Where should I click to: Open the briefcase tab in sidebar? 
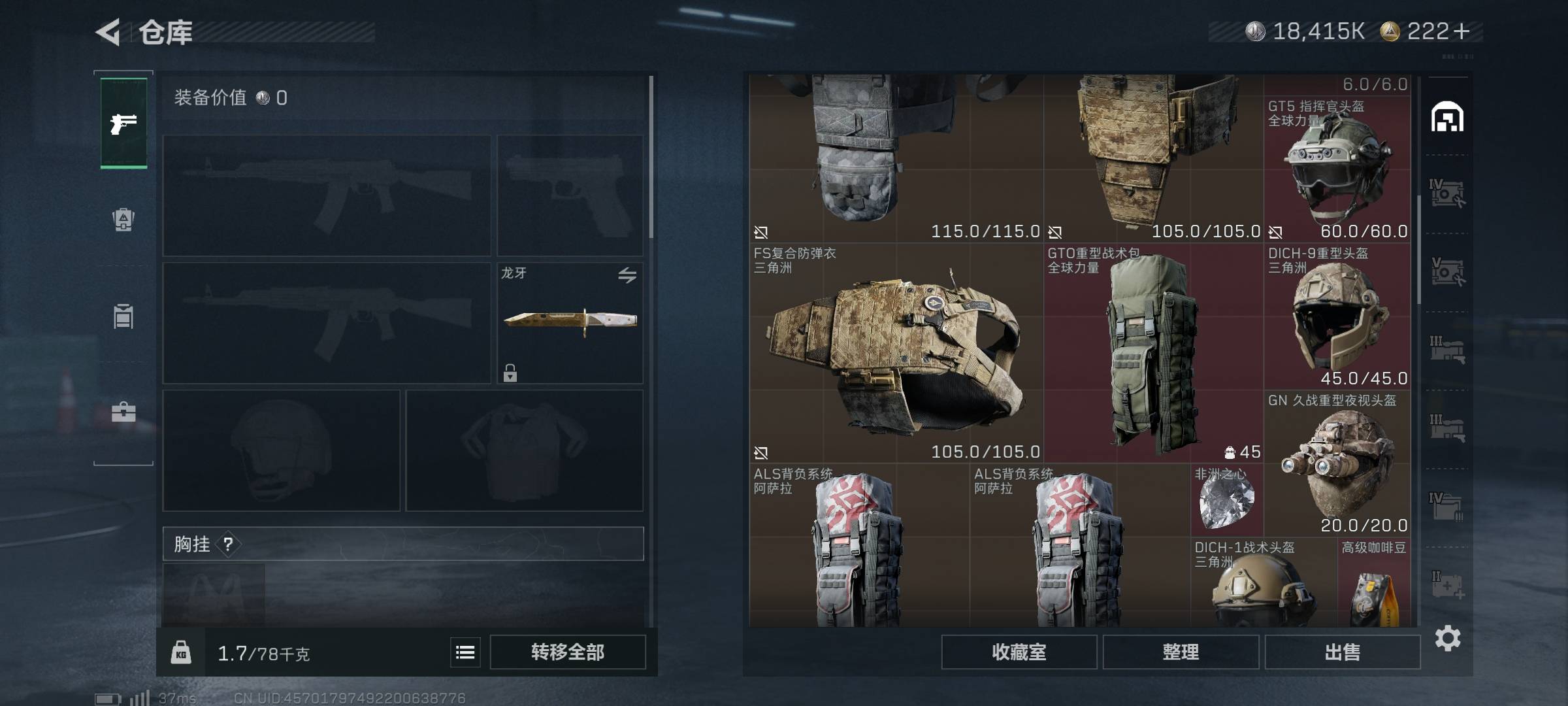pos(123,412)
